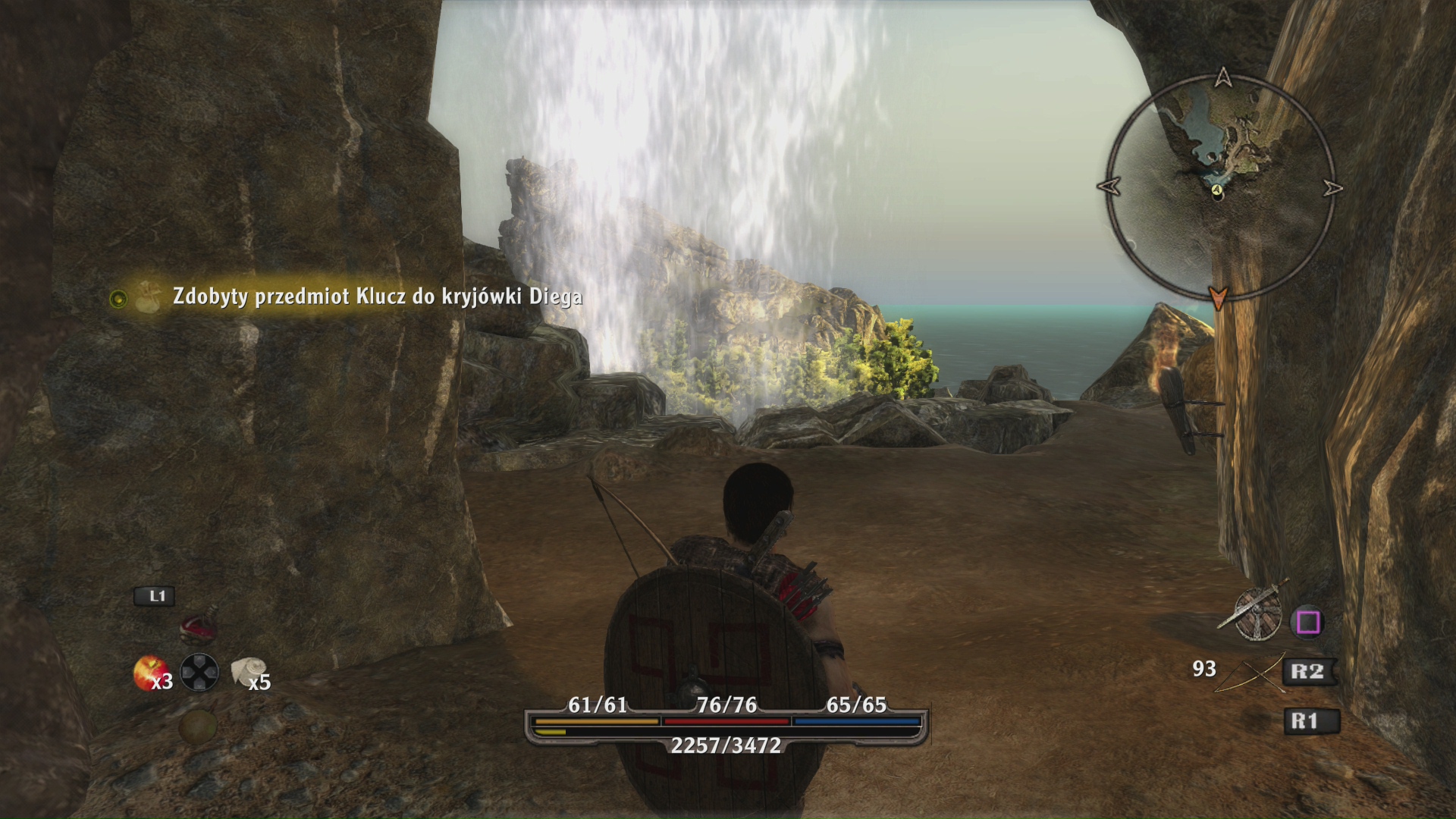Click the Klucz do kryjówki Diega item notification
The width and height of the screenshot is (1456, 819).
click(x=377, y=297)
